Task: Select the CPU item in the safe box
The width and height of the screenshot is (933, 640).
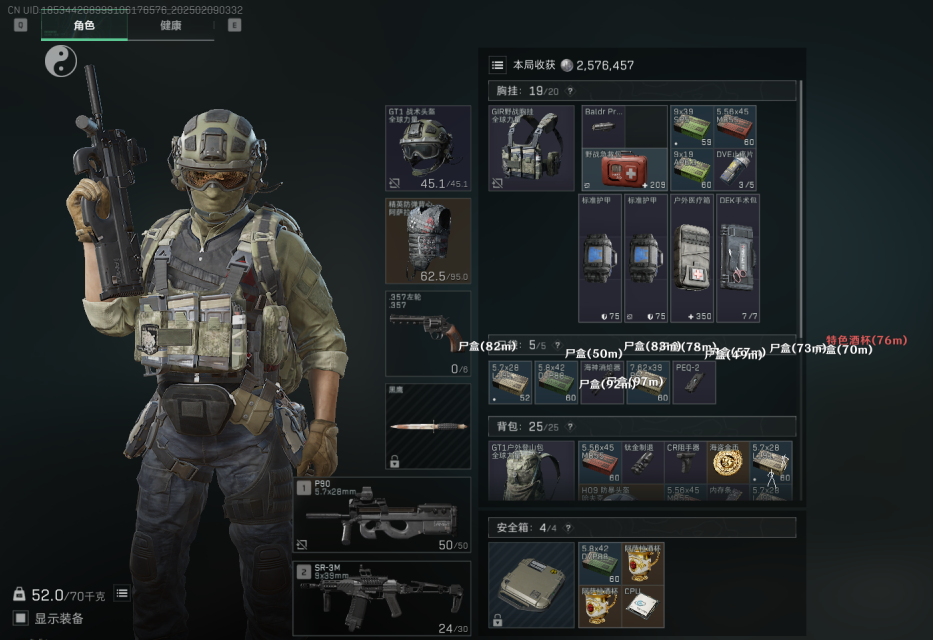Action: pyautogui.click(x=643, y=607)
